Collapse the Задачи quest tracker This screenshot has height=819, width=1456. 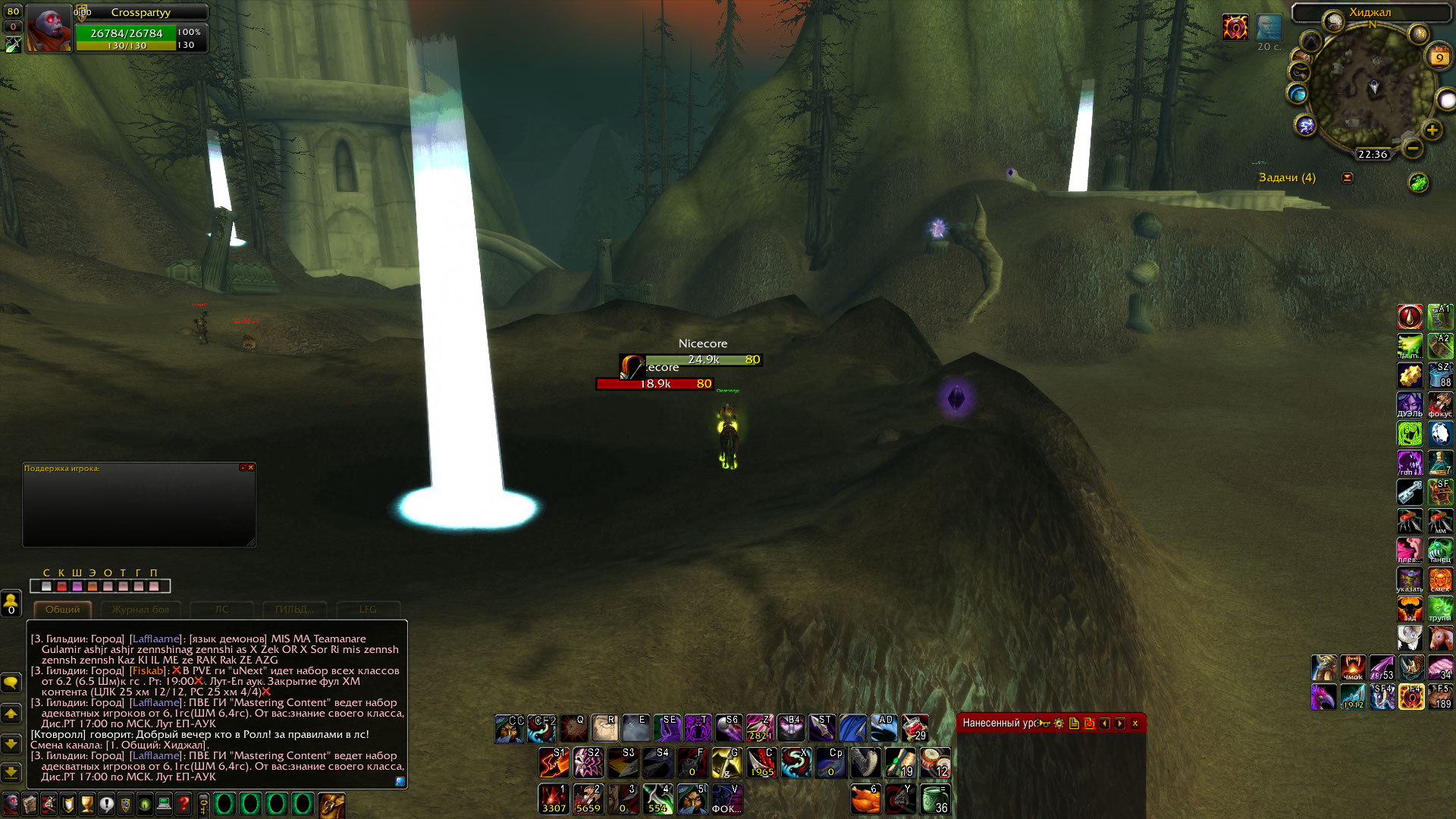[1348, 177]
